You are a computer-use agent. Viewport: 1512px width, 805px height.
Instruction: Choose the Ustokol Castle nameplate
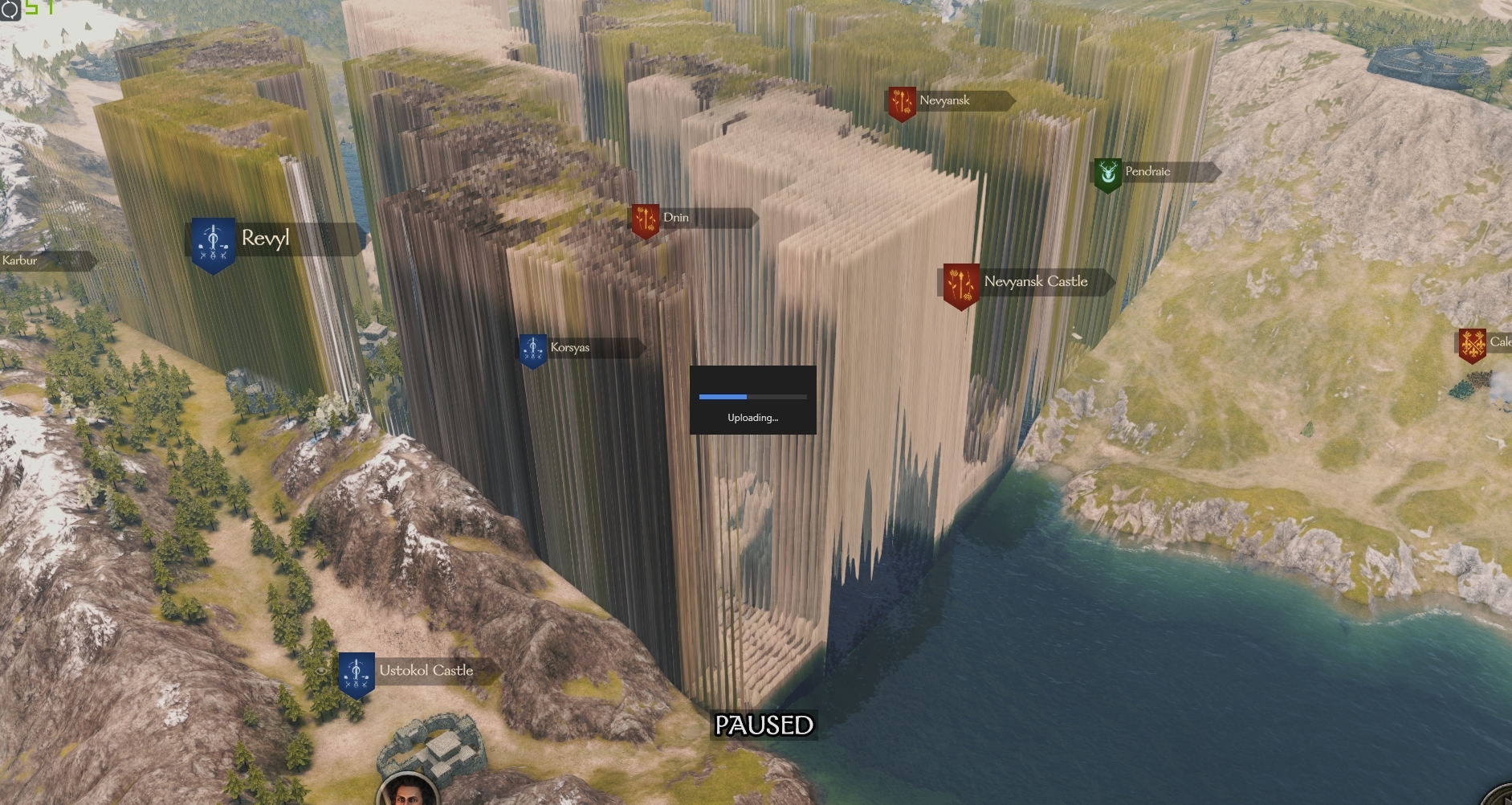click(x=426, y=671)
